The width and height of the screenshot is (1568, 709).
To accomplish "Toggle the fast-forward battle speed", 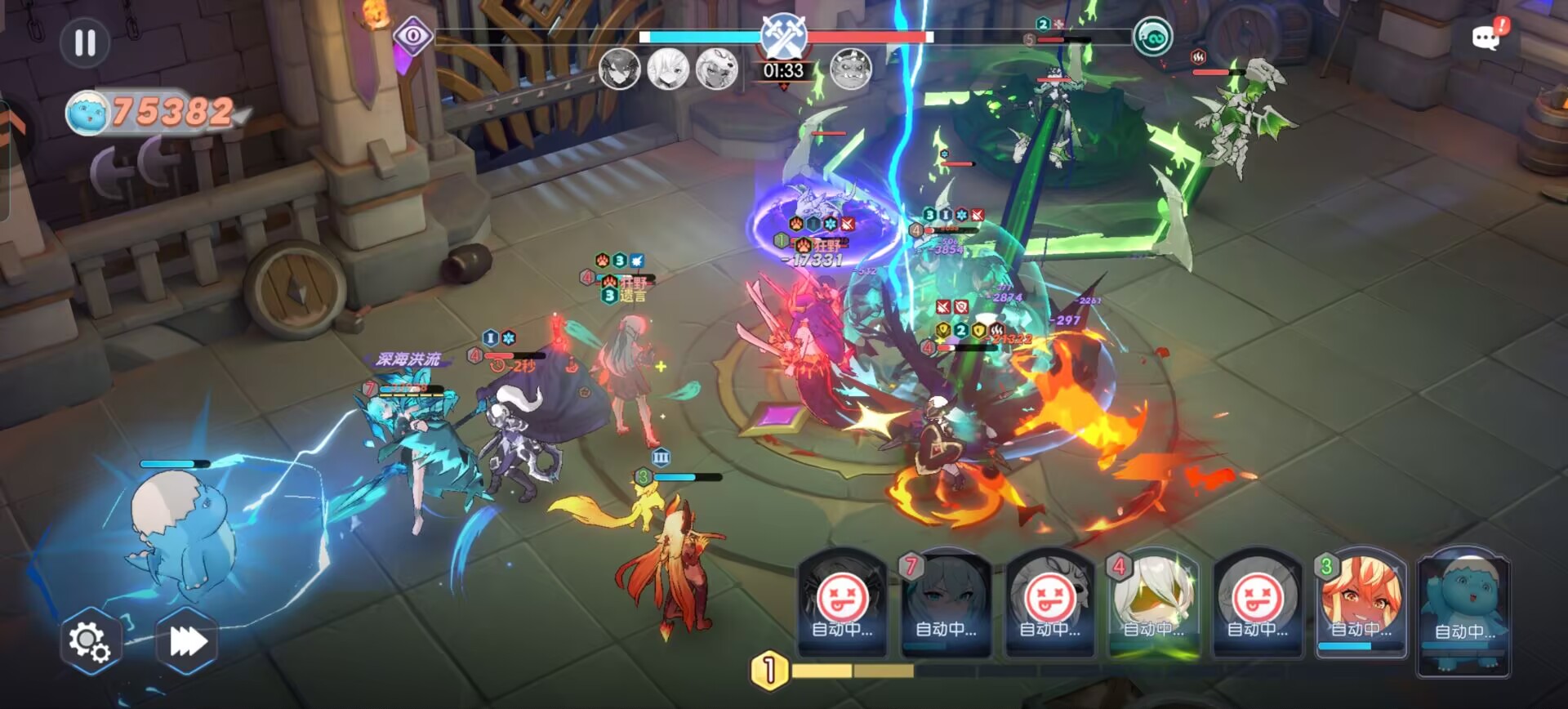I will (187, 641).
